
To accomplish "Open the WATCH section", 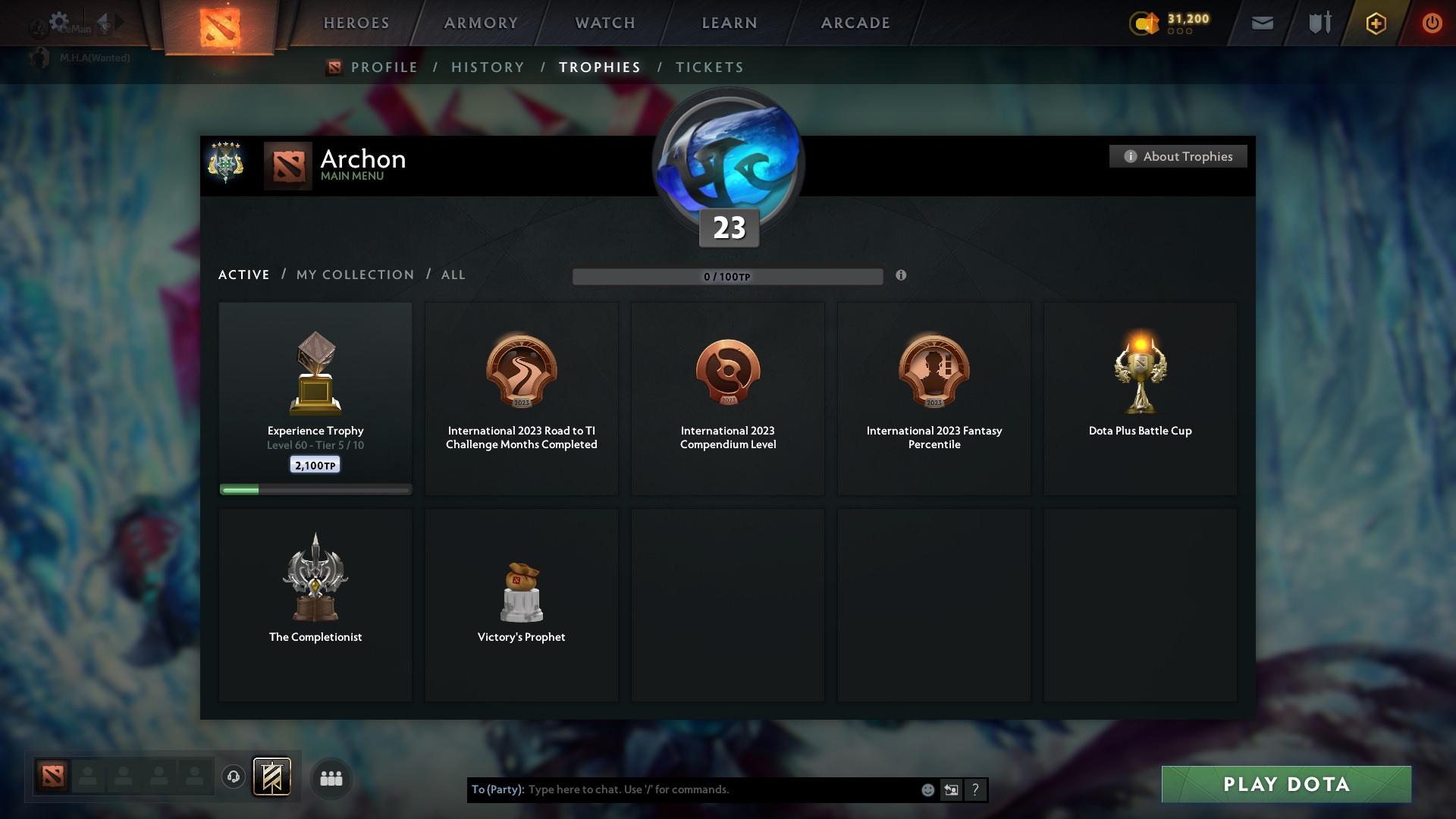I will tap(604, 23).
